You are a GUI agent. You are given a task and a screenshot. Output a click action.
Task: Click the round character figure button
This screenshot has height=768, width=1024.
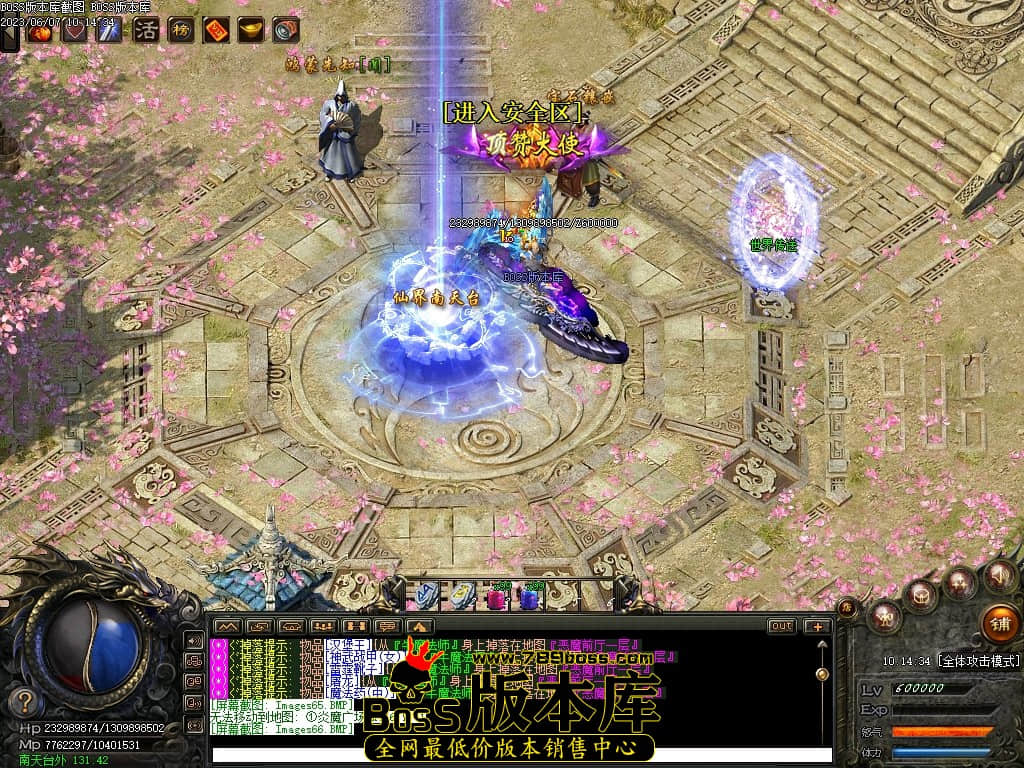[885, 616]
